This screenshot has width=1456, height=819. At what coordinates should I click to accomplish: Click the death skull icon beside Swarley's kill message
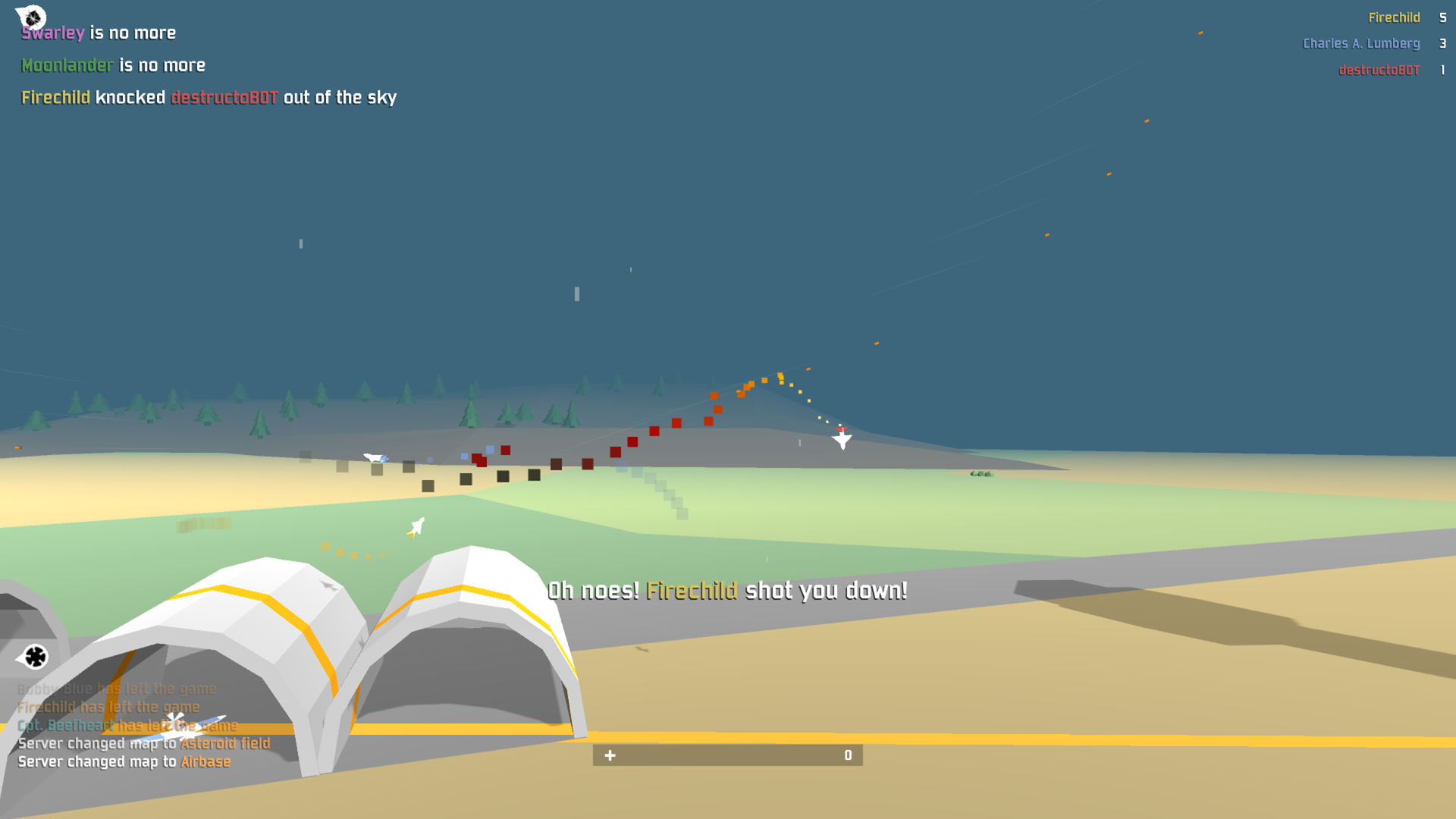pyautogui.click(x=31, y=17)
